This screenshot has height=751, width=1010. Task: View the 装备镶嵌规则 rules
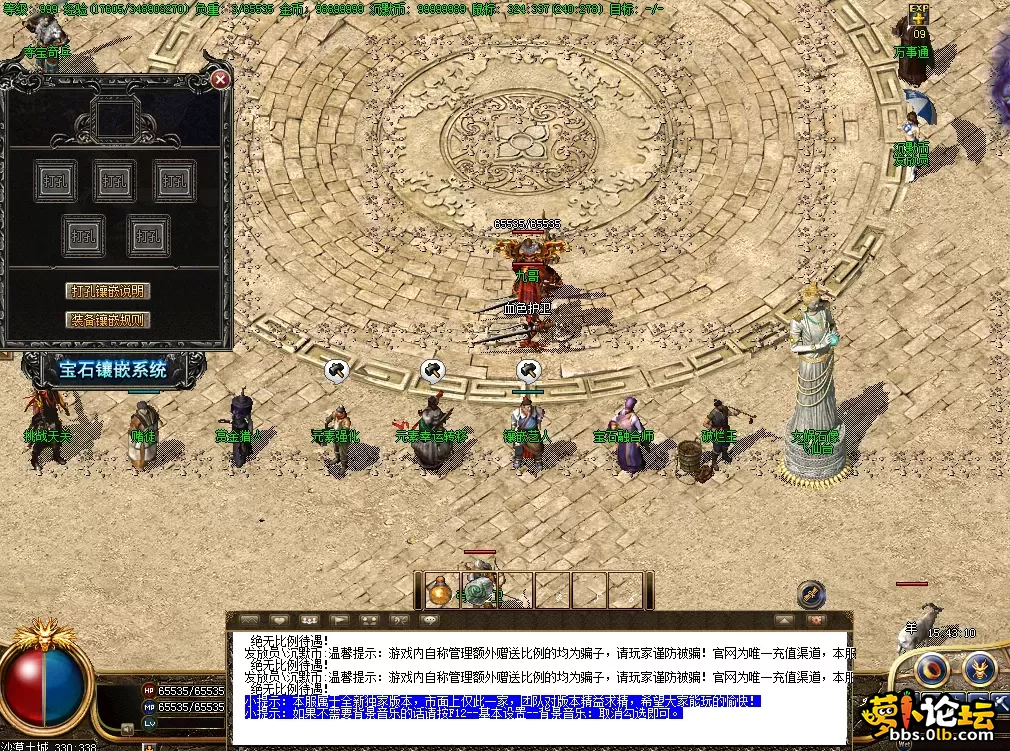click(x=108, y=320)
